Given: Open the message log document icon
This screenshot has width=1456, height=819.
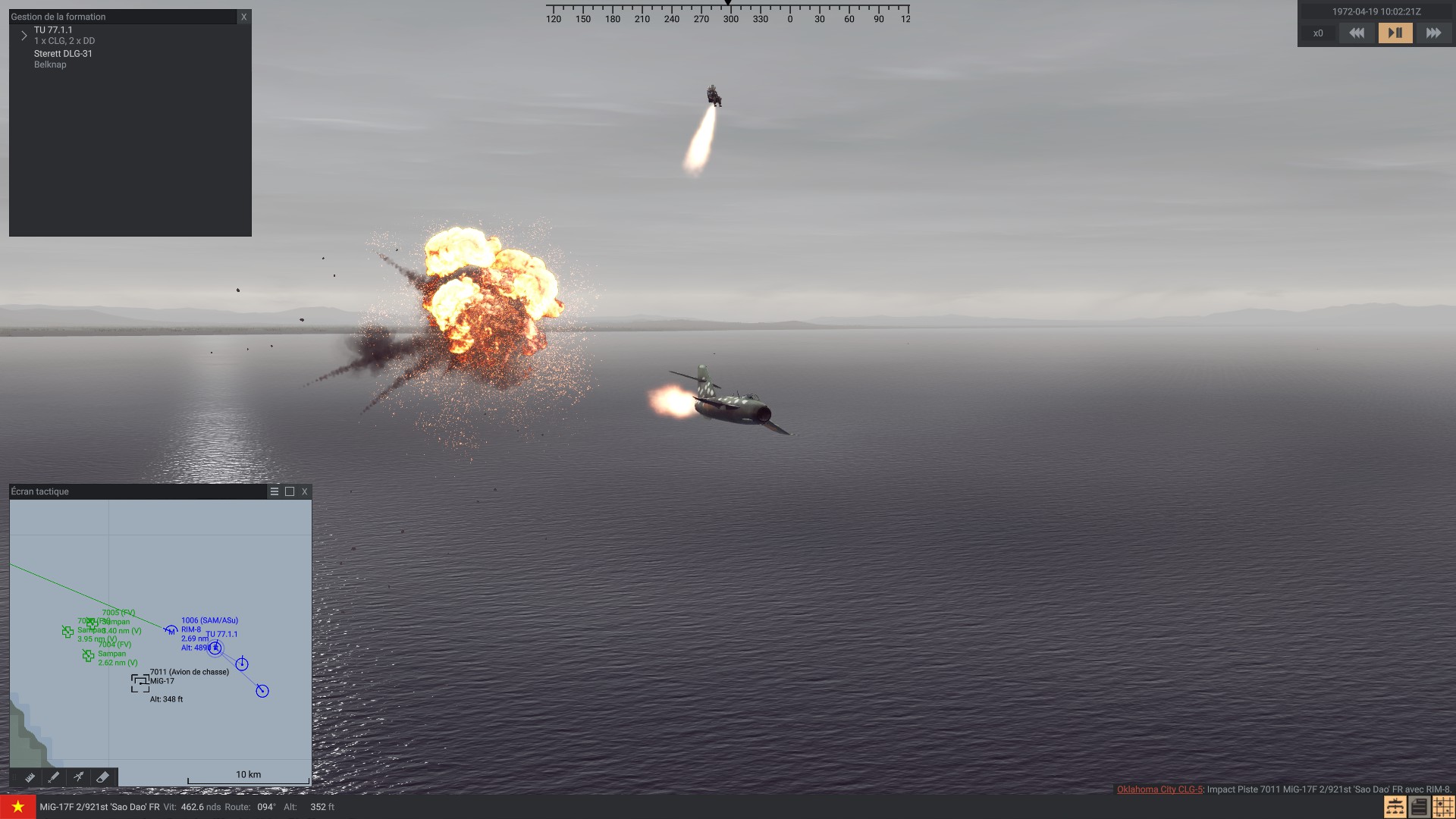Looking at the screenshot, I should (1419, 807).
